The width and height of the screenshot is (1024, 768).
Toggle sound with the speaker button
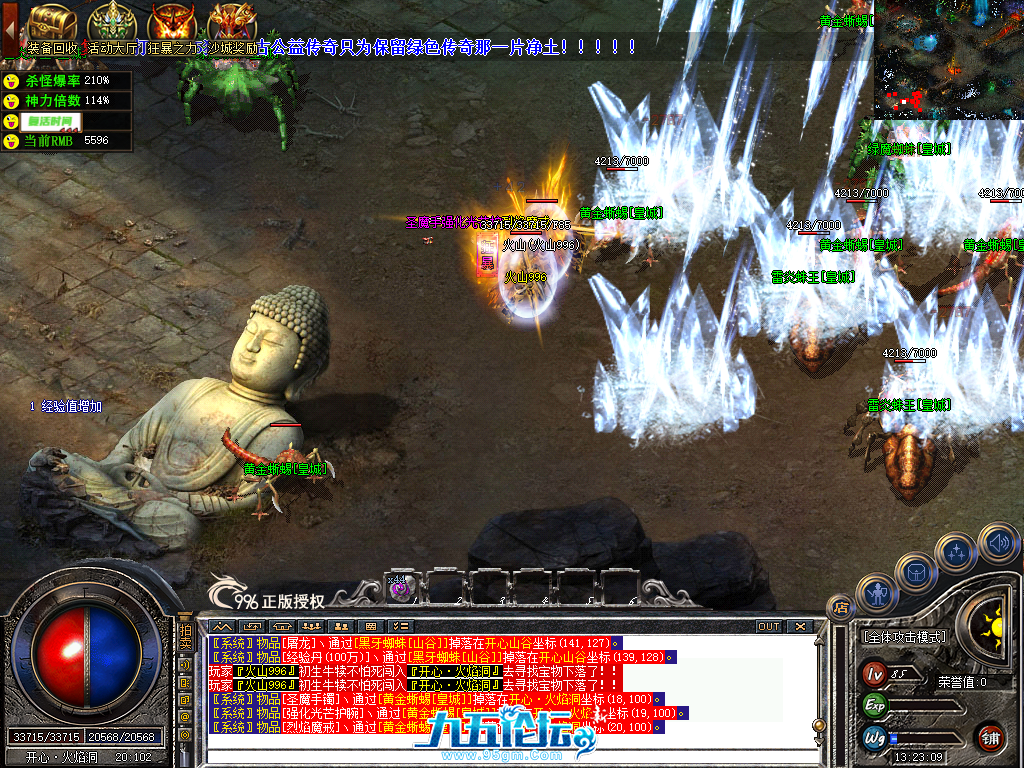998,544
